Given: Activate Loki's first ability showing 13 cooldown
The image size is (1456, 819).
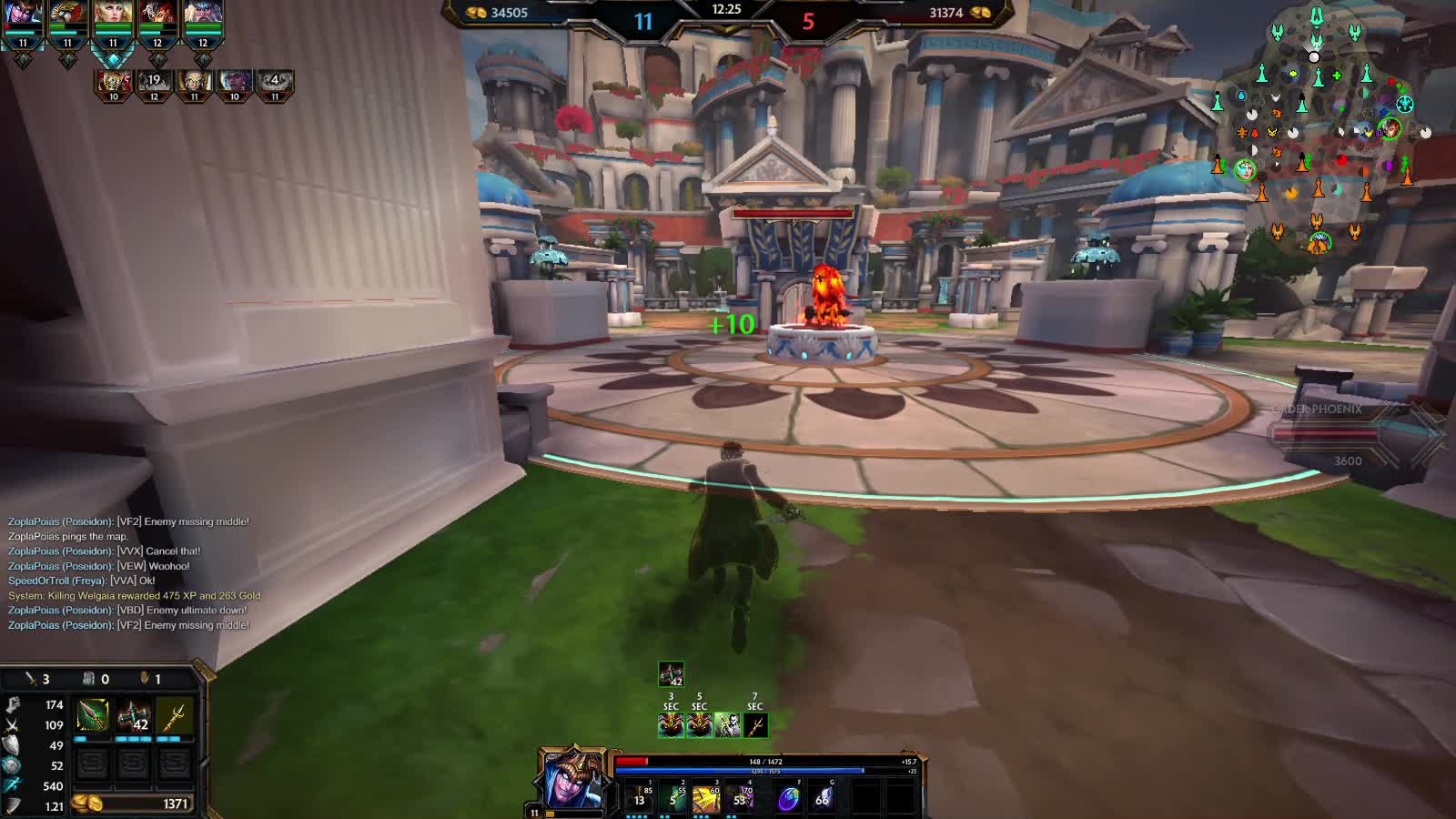Looking at the screenshot, I should coord(640,797).
